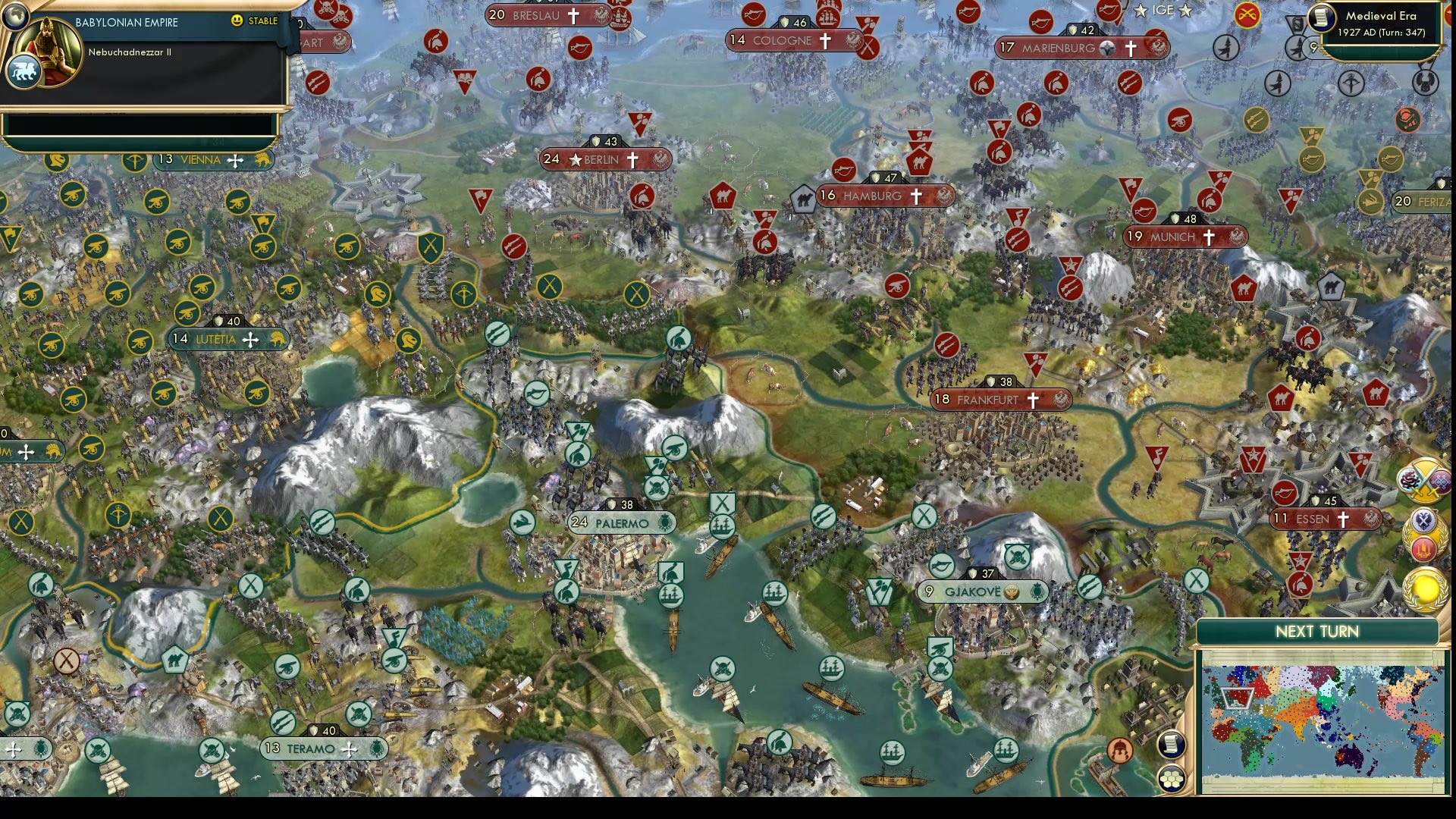This screenshot has width=1456, height=819.
Task: Toggle the hex grid overlay button
Action: [x=1172, y=780]
